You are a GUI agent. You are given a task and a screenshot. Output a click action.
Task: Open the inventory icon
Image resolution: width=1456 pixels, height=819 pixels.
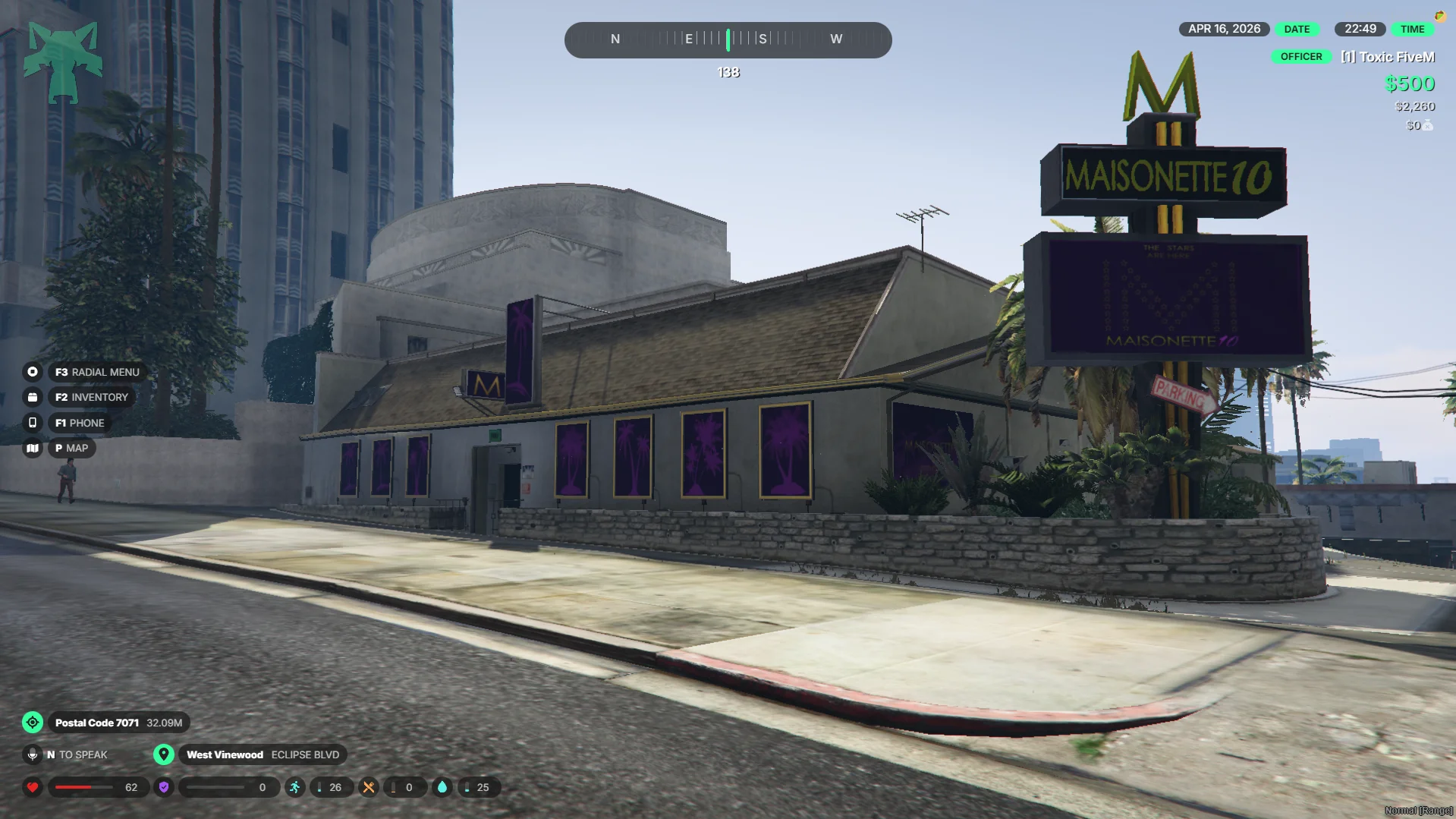click(x=33, y=397)
